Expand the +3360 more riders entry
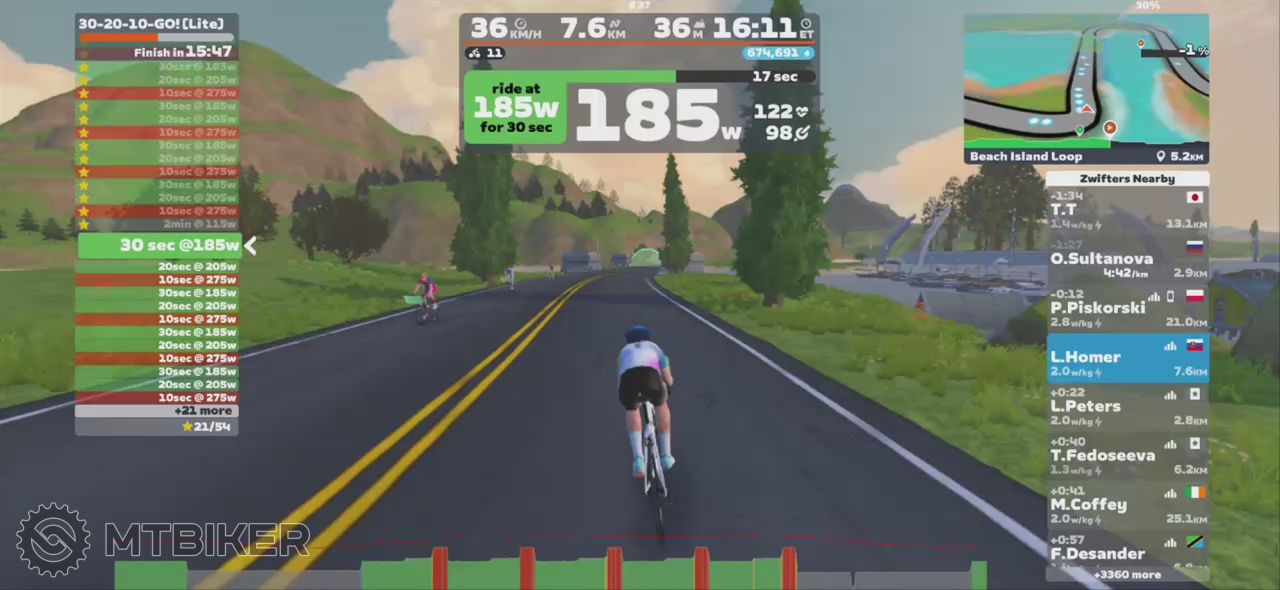This screenshot has width=1280, height=590. point(1127,575)
